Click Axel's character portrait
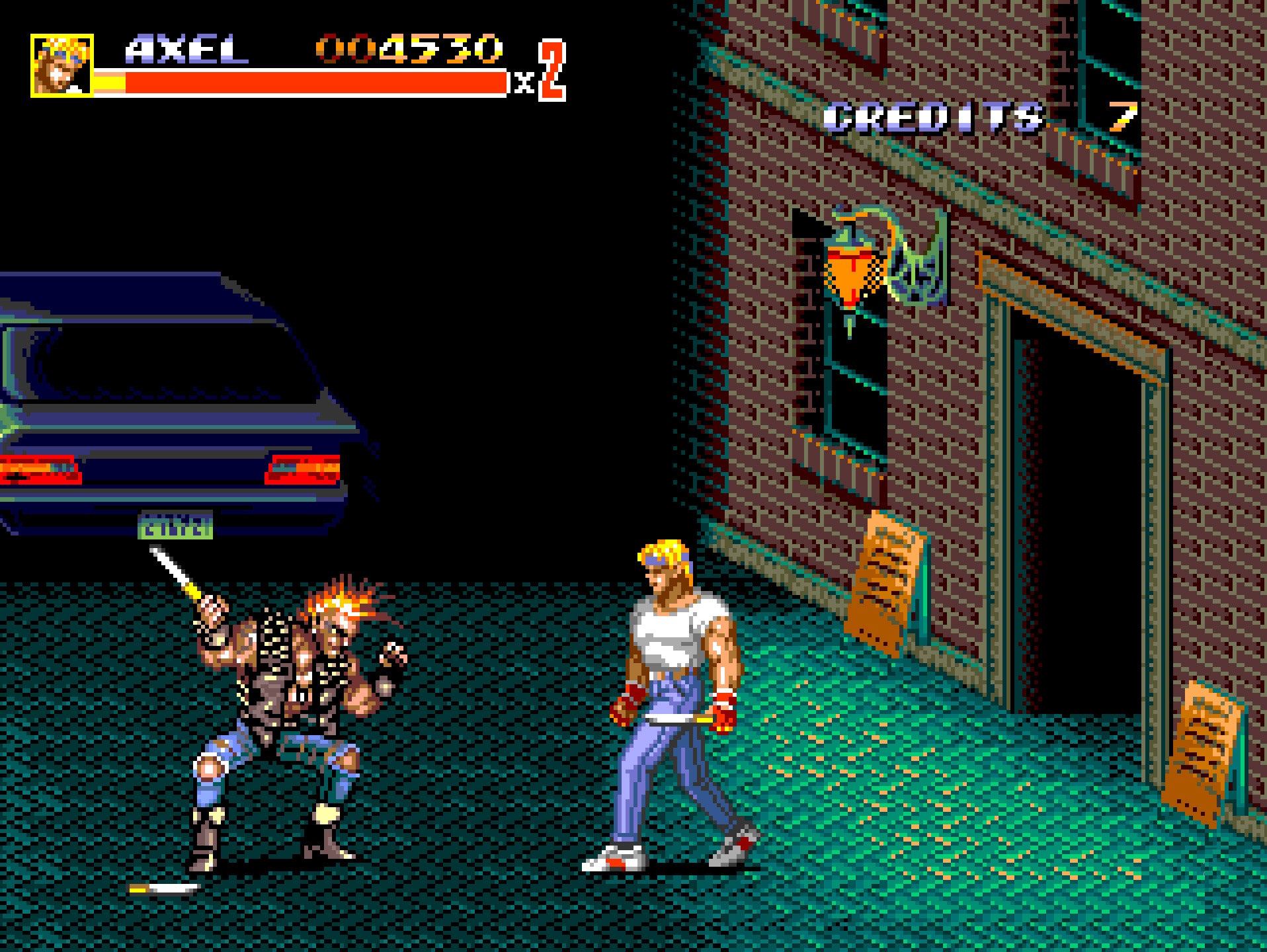This screenshot has width=1267, height=952. 61,66
